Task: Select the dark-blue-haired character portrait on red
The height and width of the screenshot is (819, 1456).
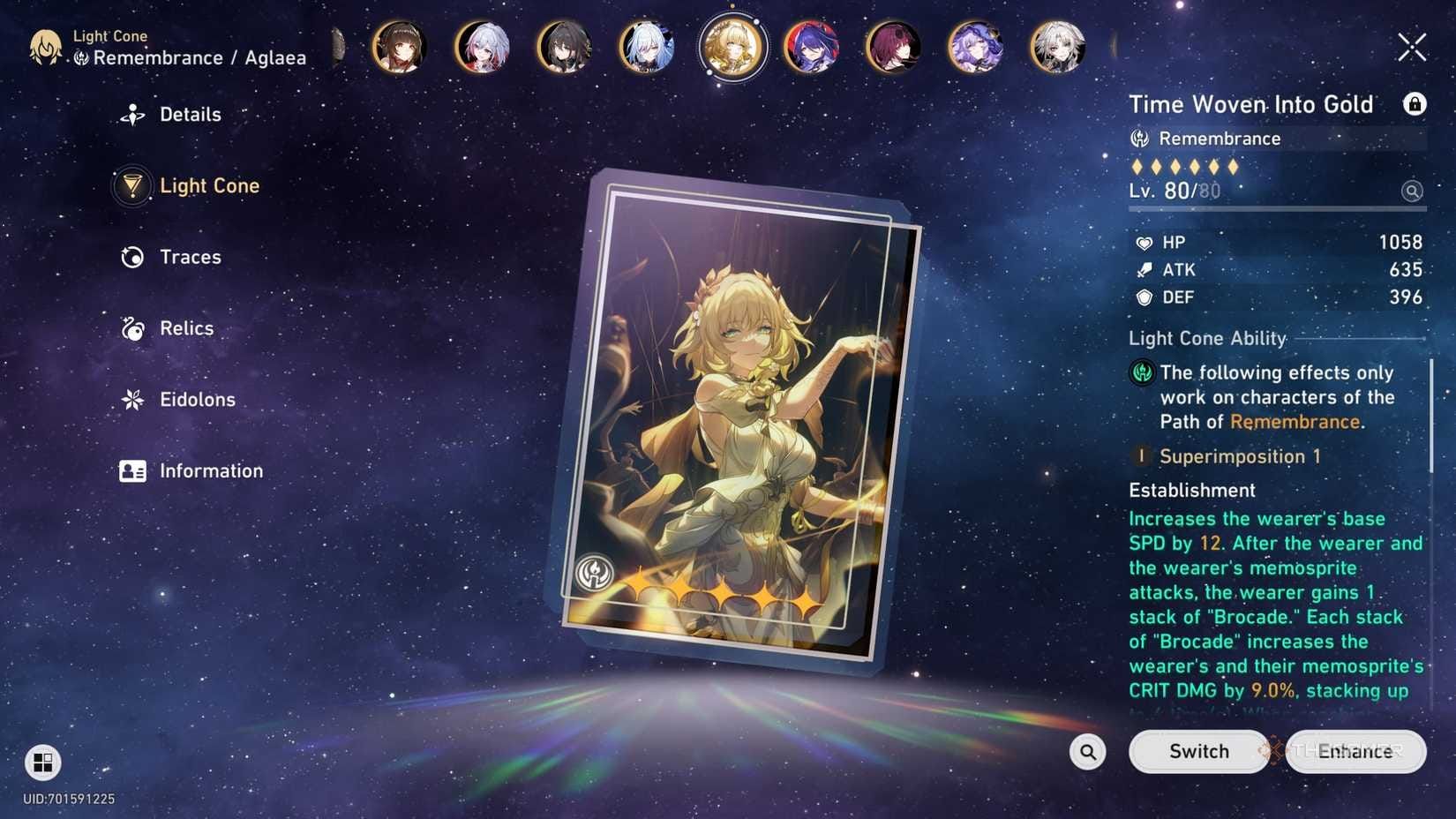Action: pos(811,47)
